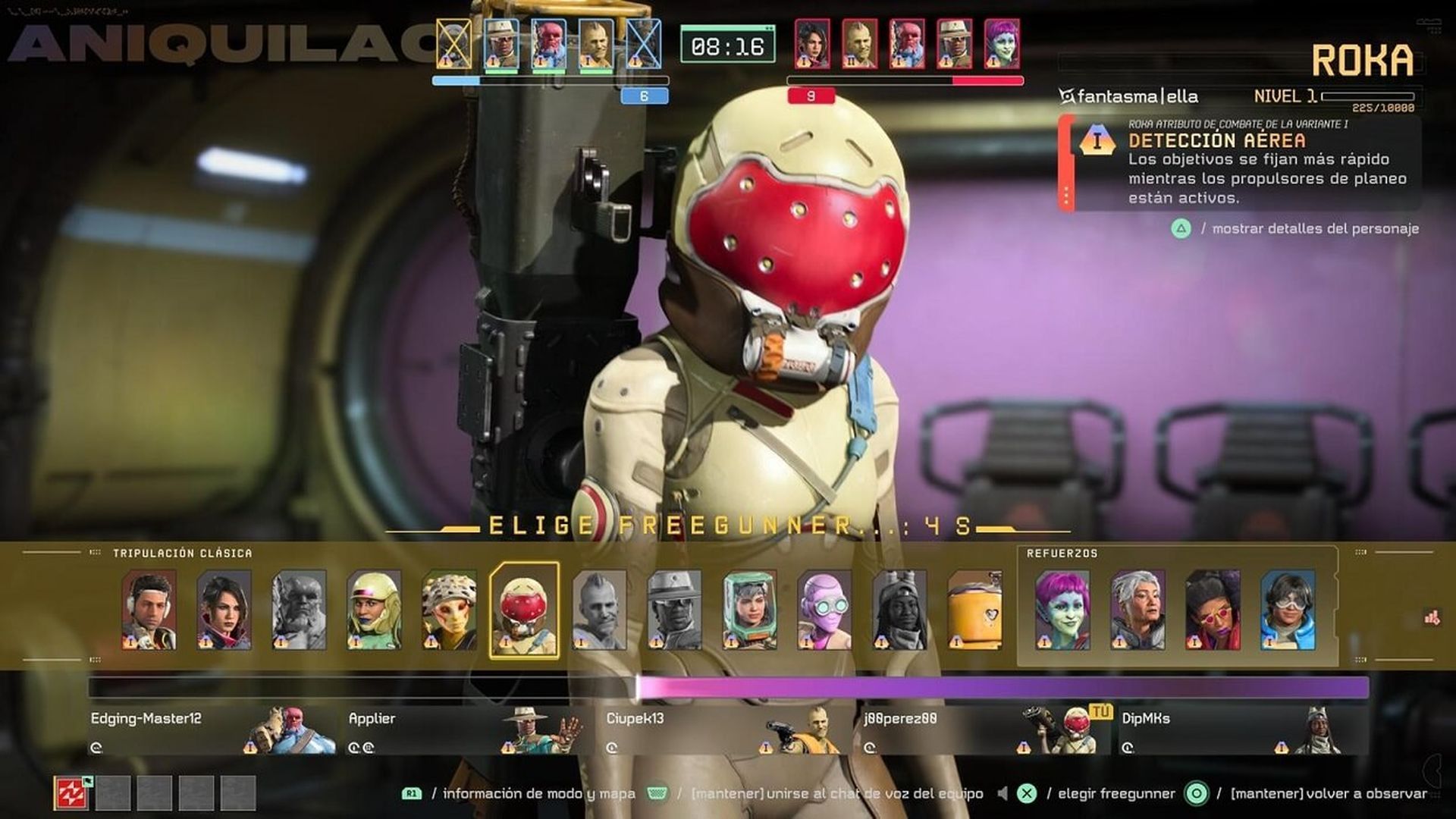Choose the man wearing a white headset

pos(149,610)
